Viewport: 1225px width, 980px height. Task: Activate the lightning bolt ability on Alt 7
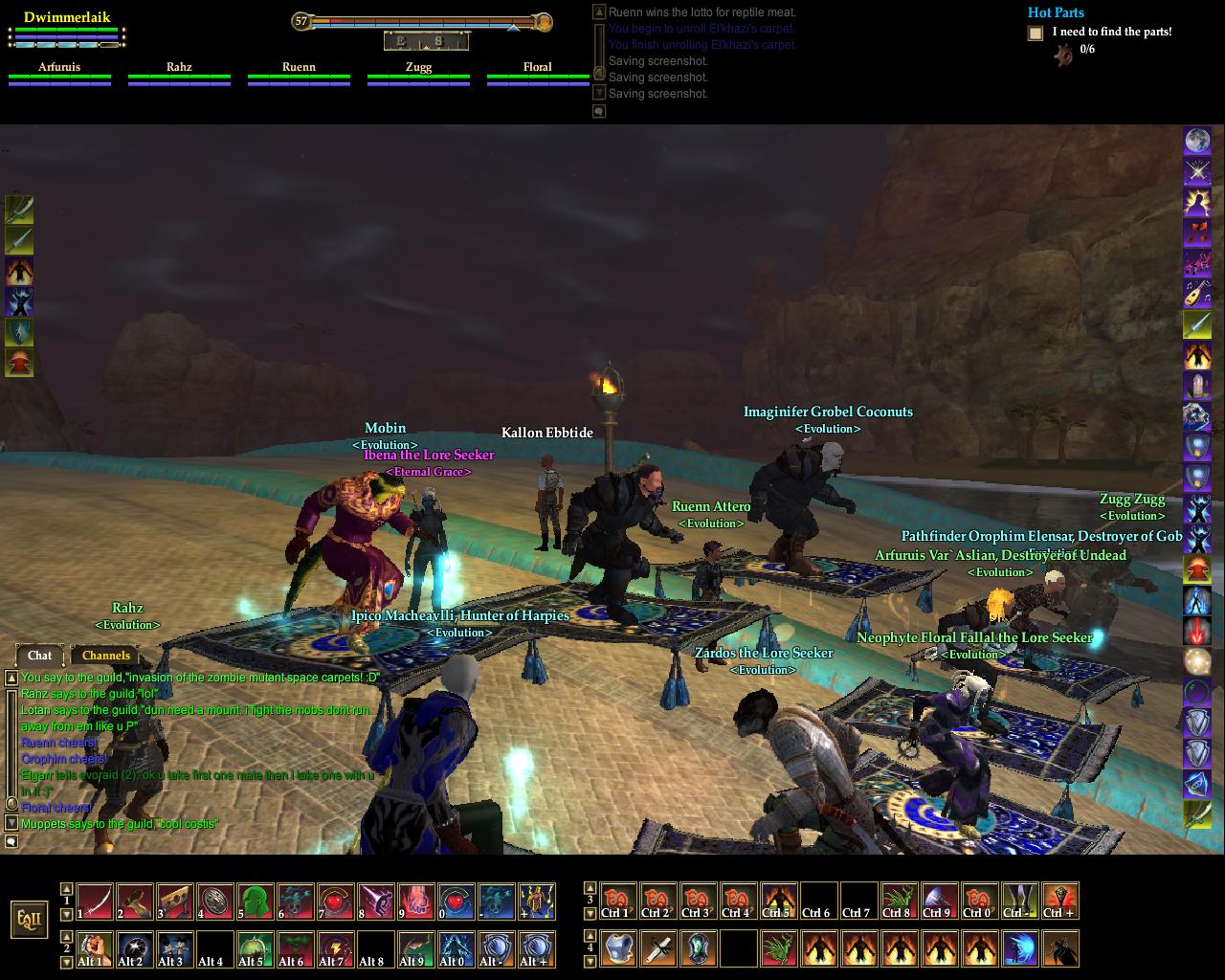click(336, 949)
